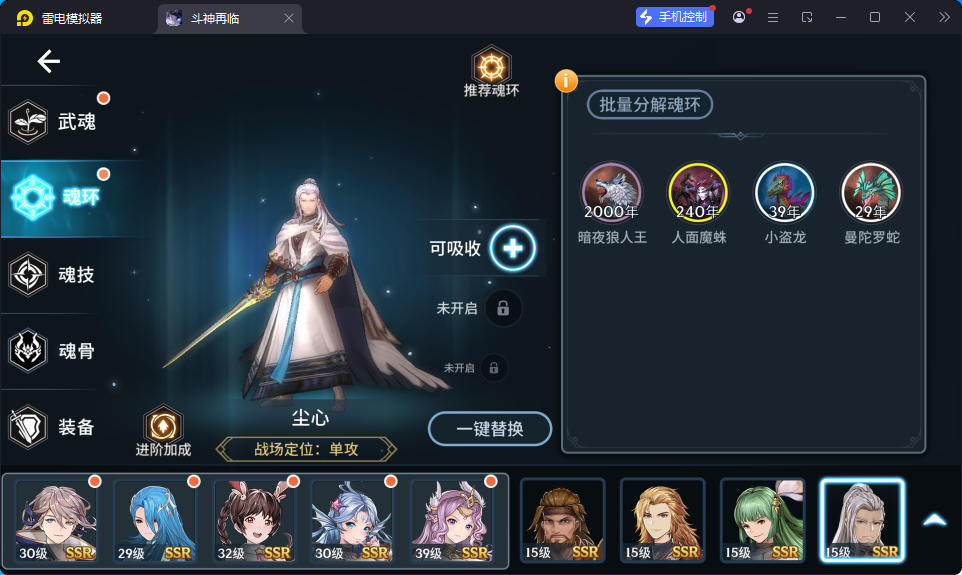Tap the 一键替换 button
Screen dimensions: 962x575
point(490,428)
